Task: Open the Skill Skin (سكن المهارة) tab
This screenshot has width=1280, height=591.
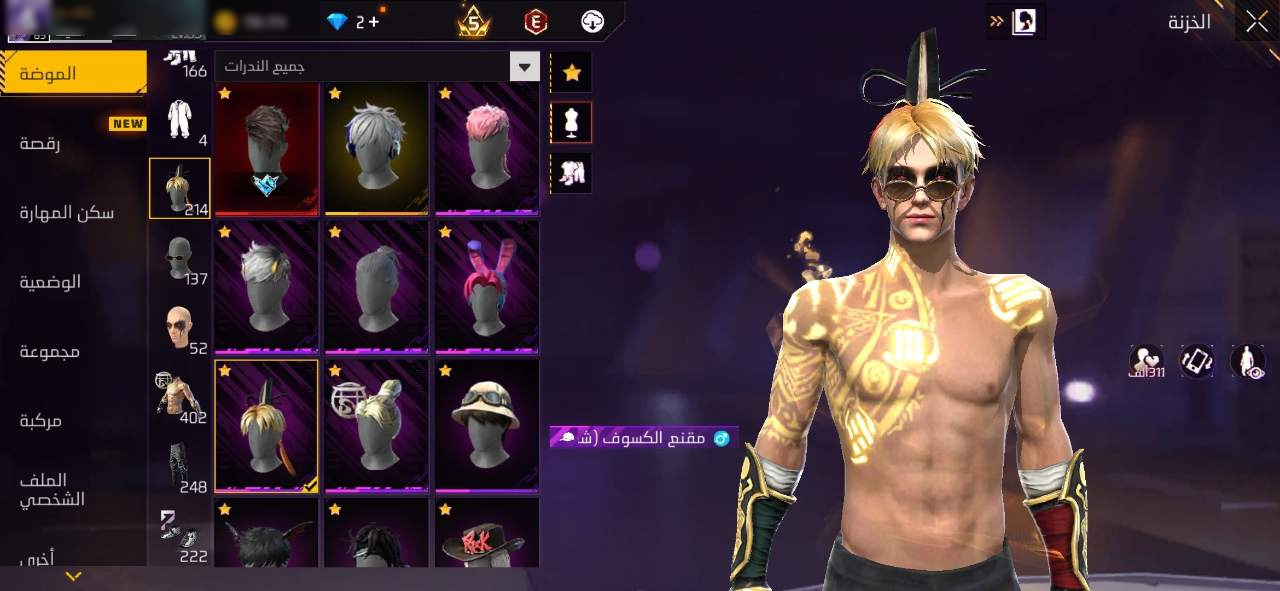Action: [66, 213]
